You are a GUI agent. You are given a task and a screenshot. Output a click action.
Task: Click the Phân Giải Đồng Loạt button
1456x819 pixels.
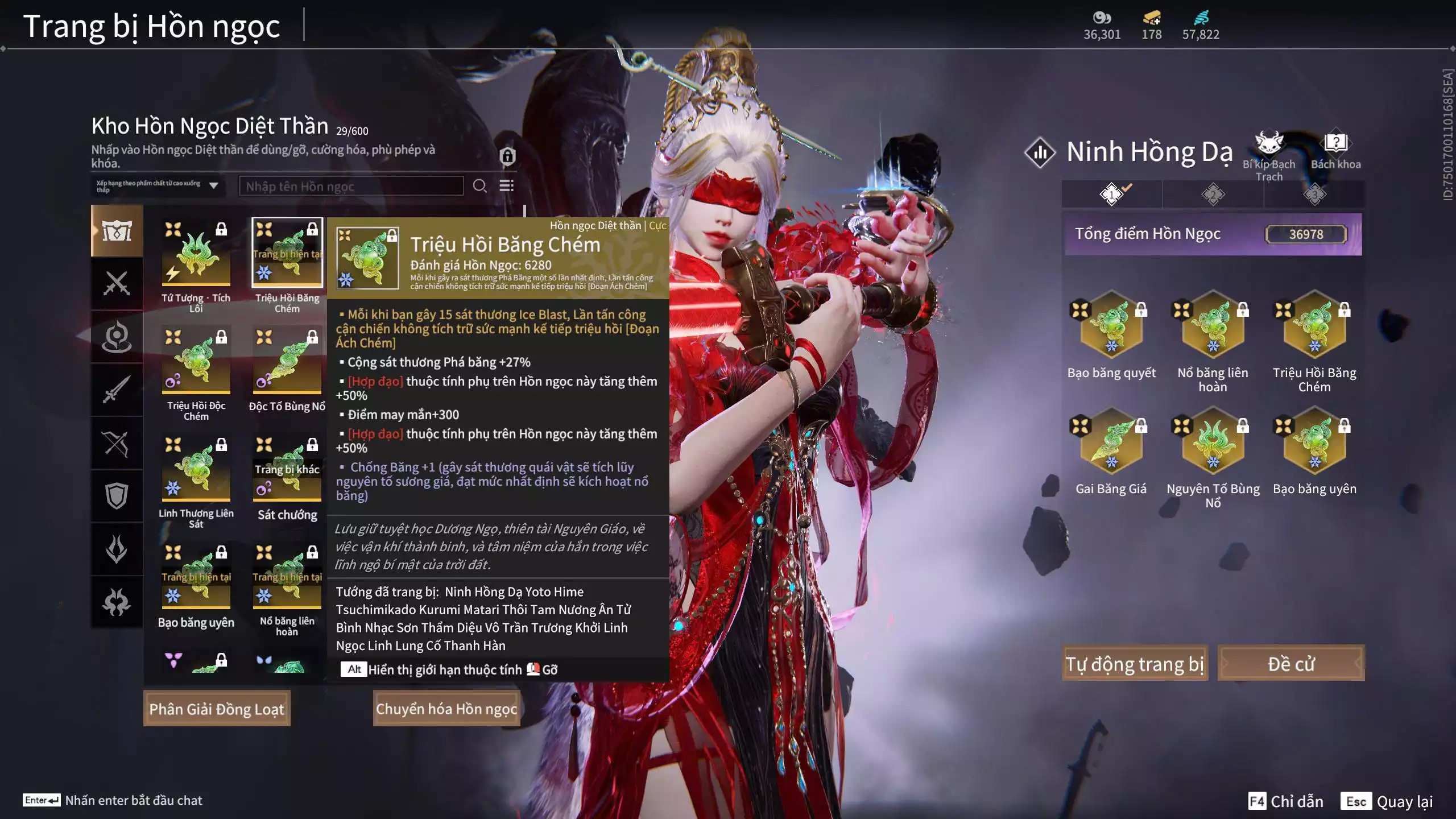click(217, 709)
